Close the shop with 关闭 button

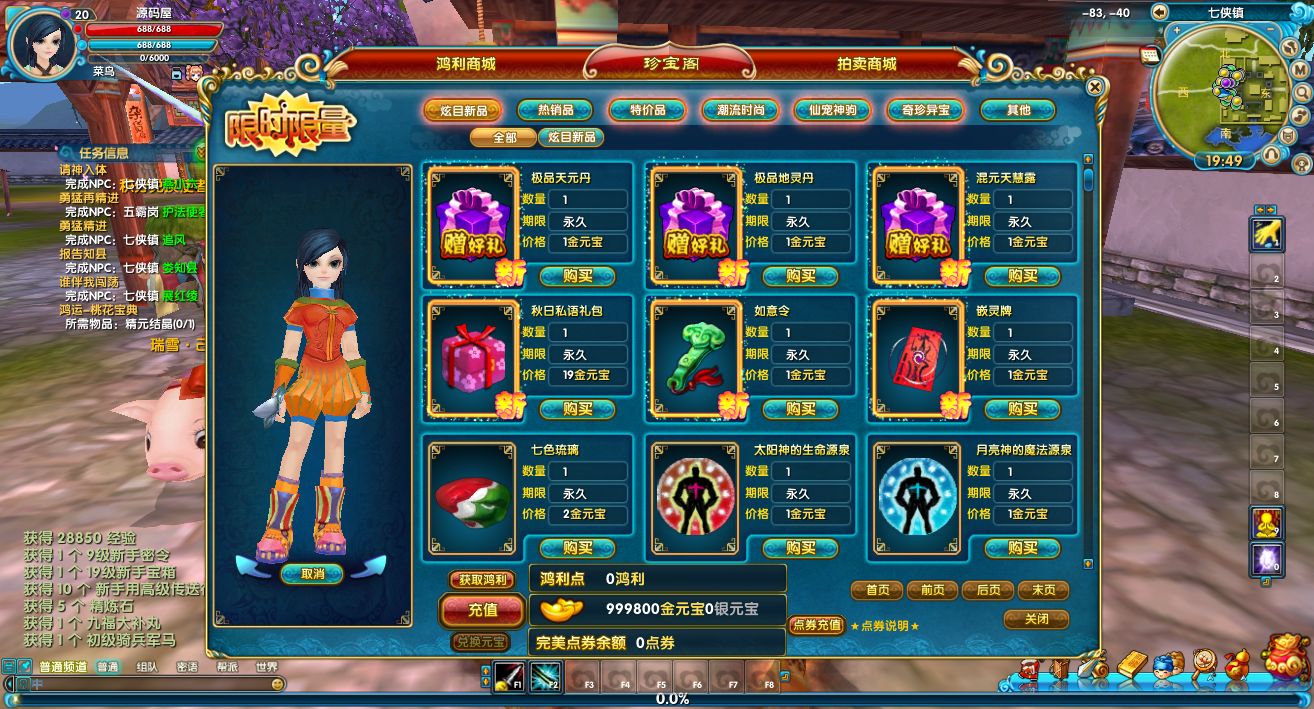[1036, 620]
